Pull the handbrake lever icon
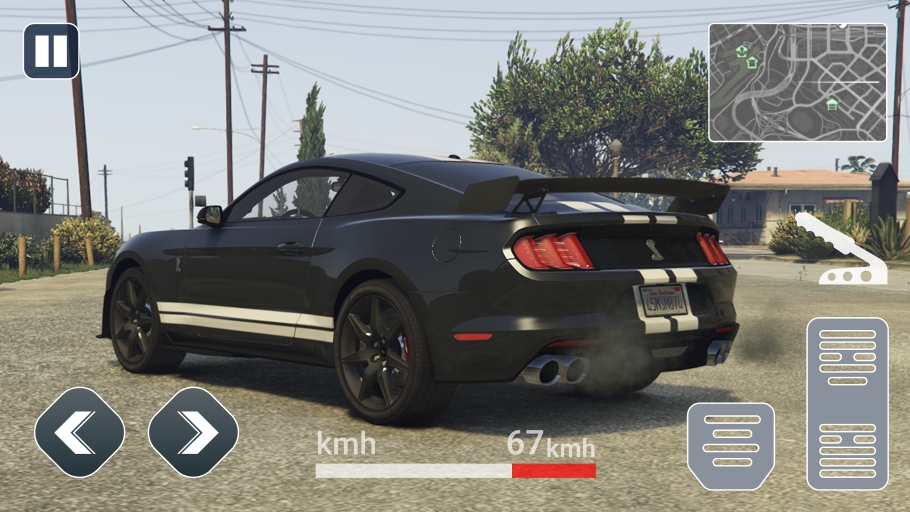Viewport: 910px width, 512px height. coord(840,249)
